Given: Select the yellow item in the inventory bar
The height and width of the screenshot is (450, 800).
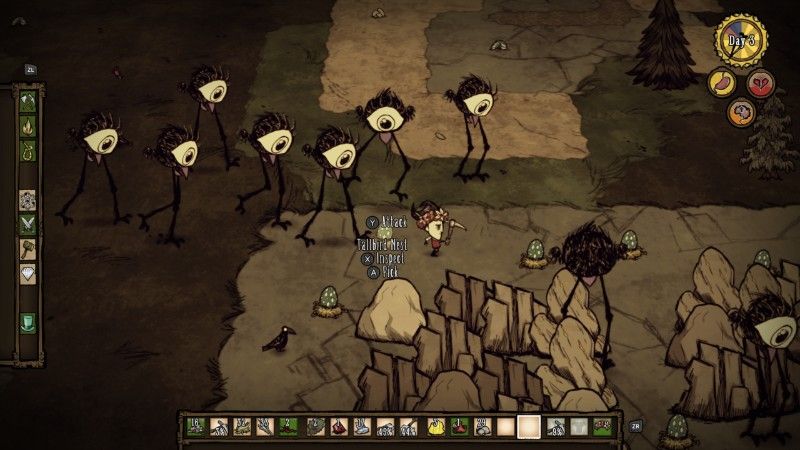Looking at the screenshot, I should point(436,427).
